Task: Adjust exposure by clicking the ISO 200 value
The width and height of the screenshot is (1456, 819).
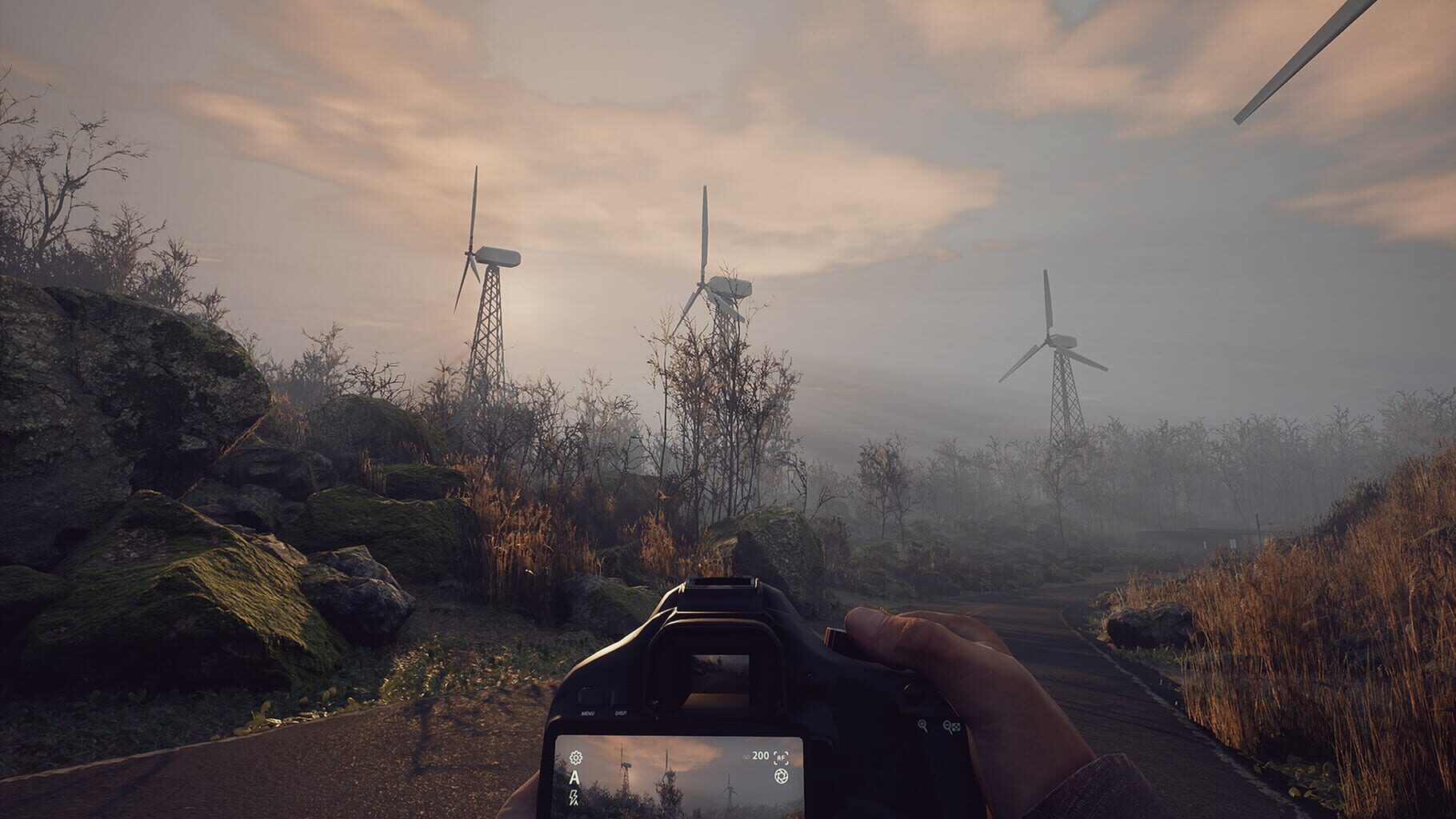Action: click(759, 756)
